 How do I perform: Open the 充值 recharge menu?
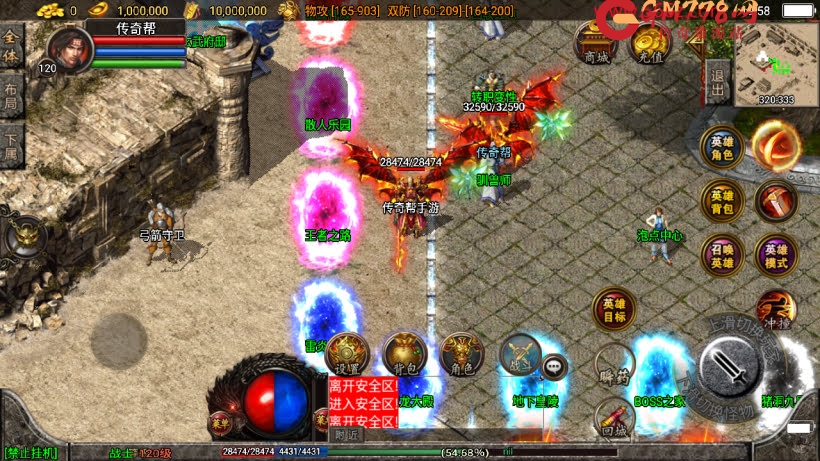pyautogui.click(x=651, y=45)
